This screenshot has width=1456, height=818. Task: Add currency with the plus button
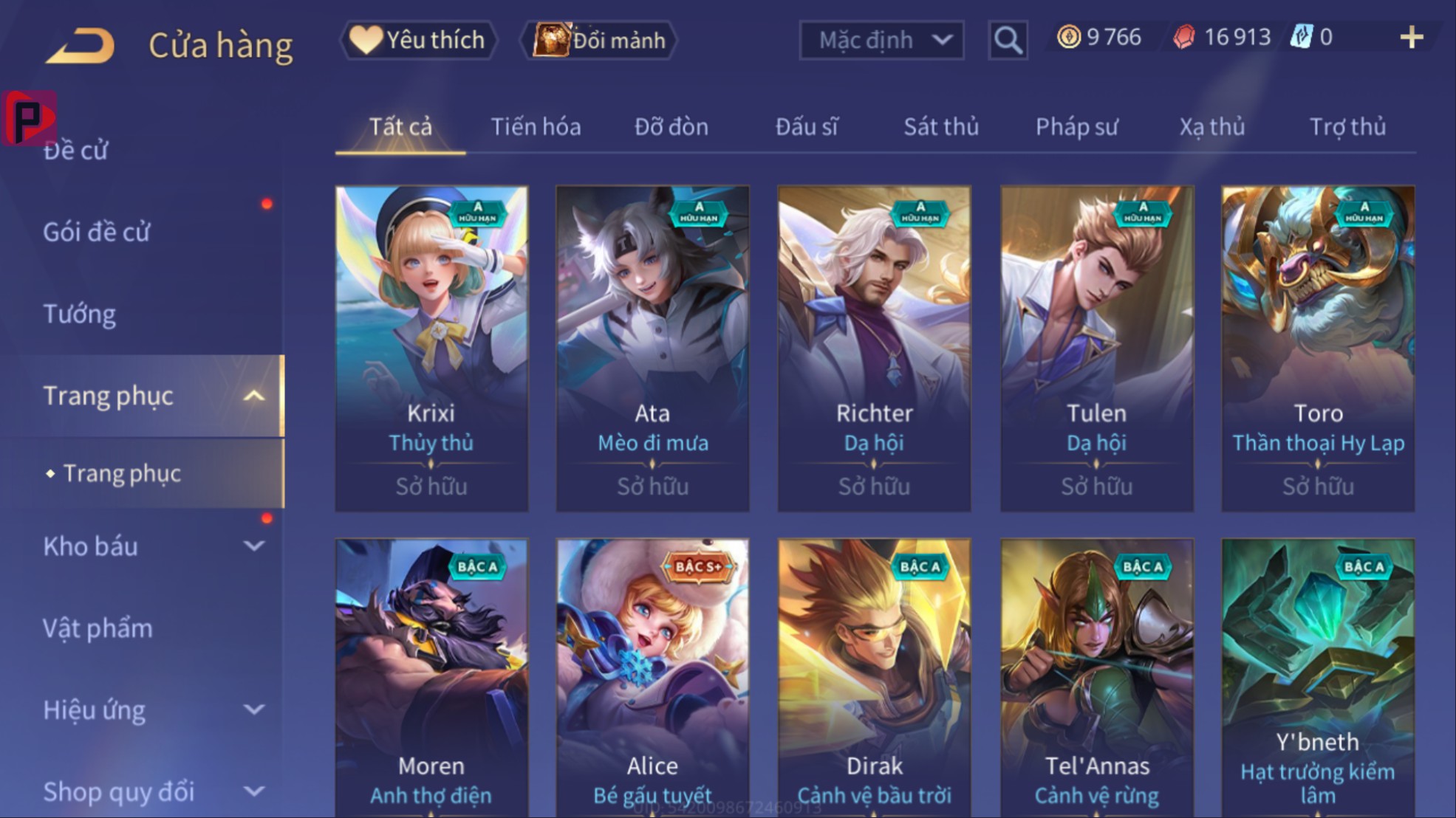click(x=1411, y=37)
